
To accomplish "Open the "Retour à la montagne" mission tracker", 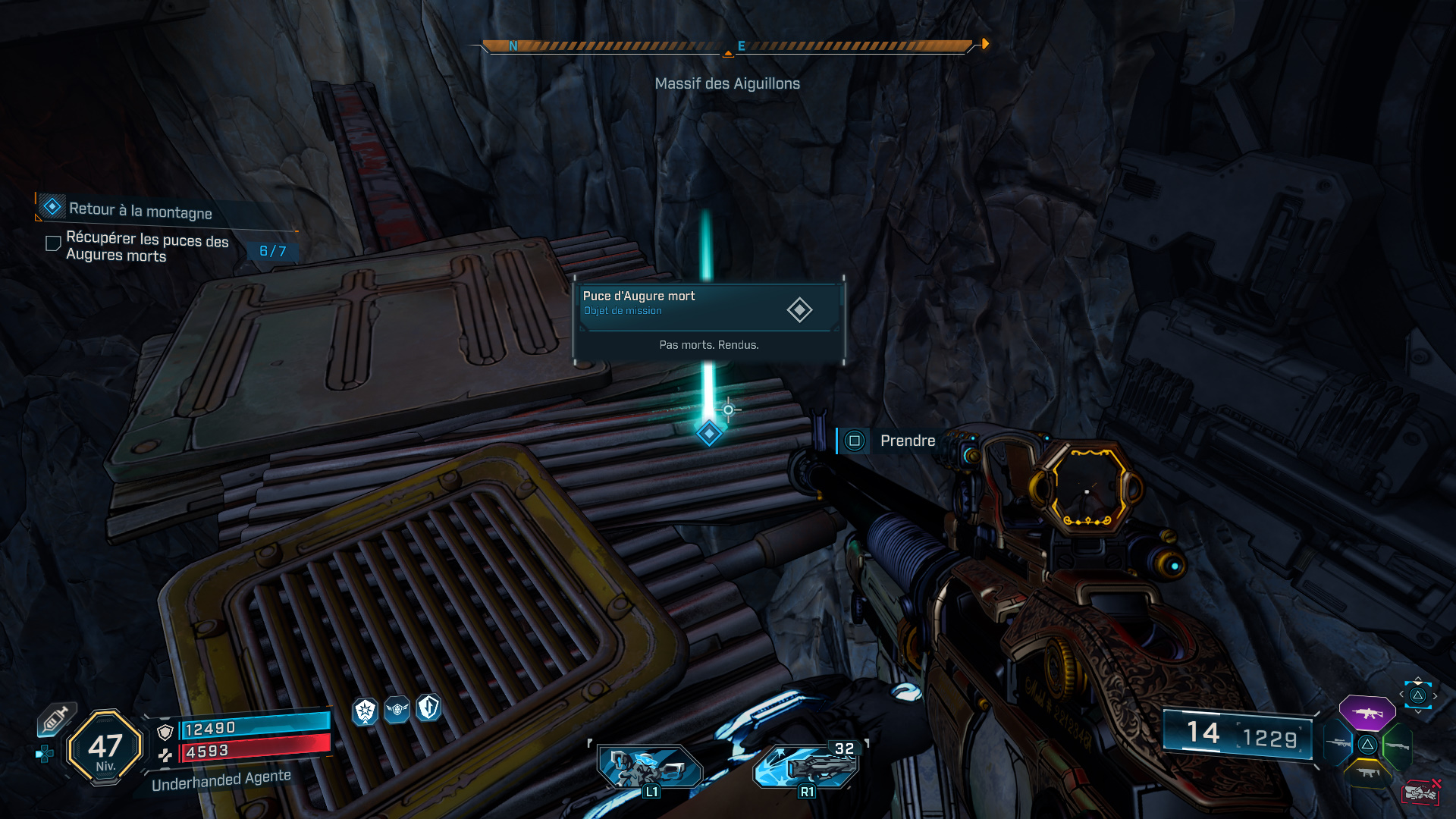I will point(140,210).
